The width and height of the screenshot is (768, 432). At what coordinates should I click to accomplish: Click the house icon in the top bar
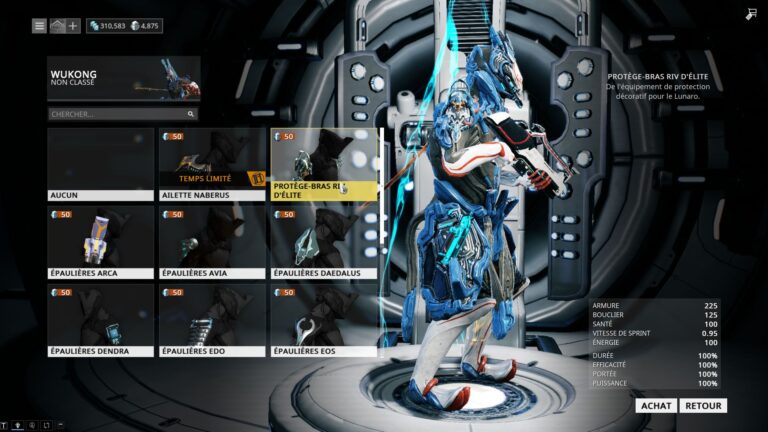(x=57, y=26)
